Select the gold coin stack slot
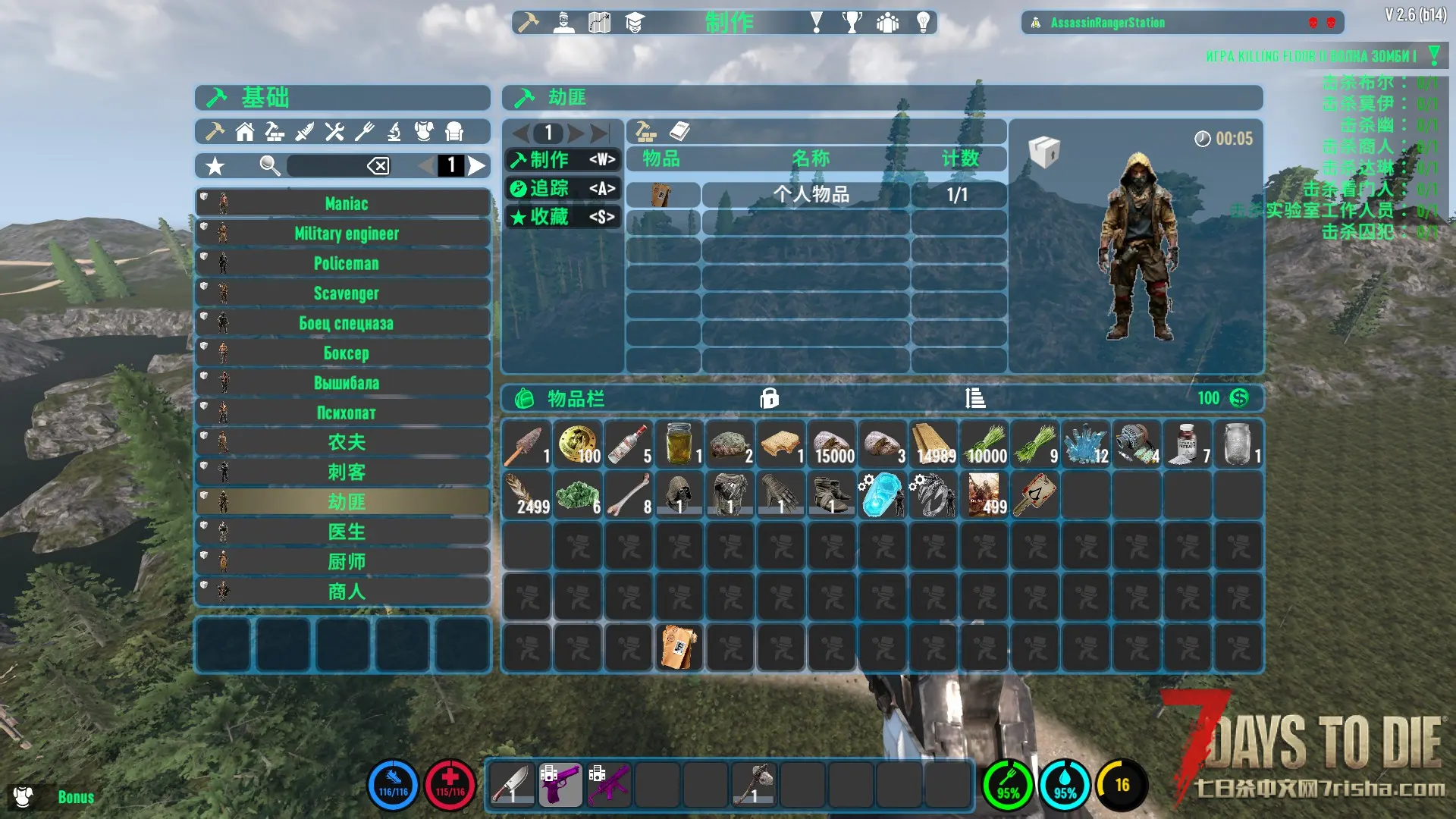The image size is (1456, 819). coord(578,444)
